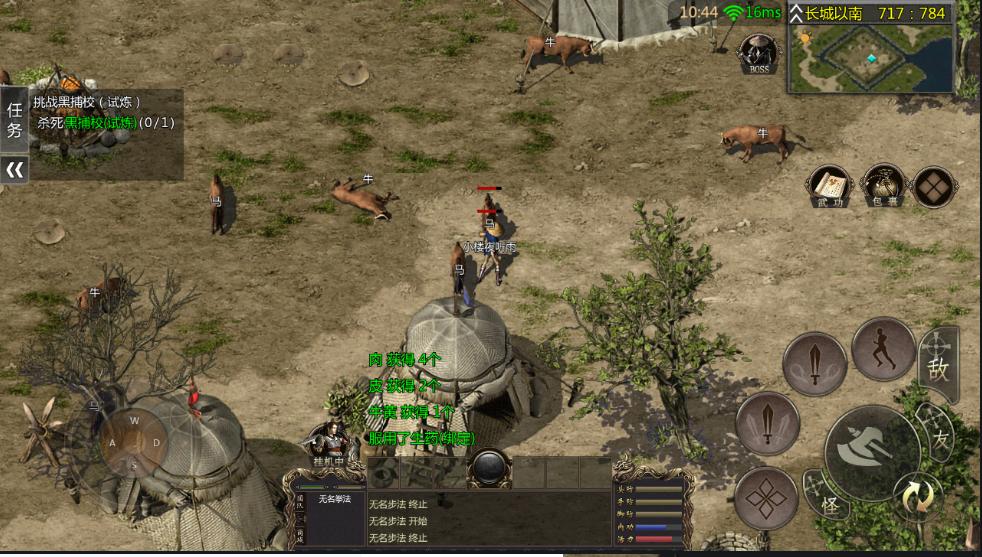Click the dark round orb in the hotbar
The height and width of the screenshot is (557, 982).
click(x=489, y=468)
